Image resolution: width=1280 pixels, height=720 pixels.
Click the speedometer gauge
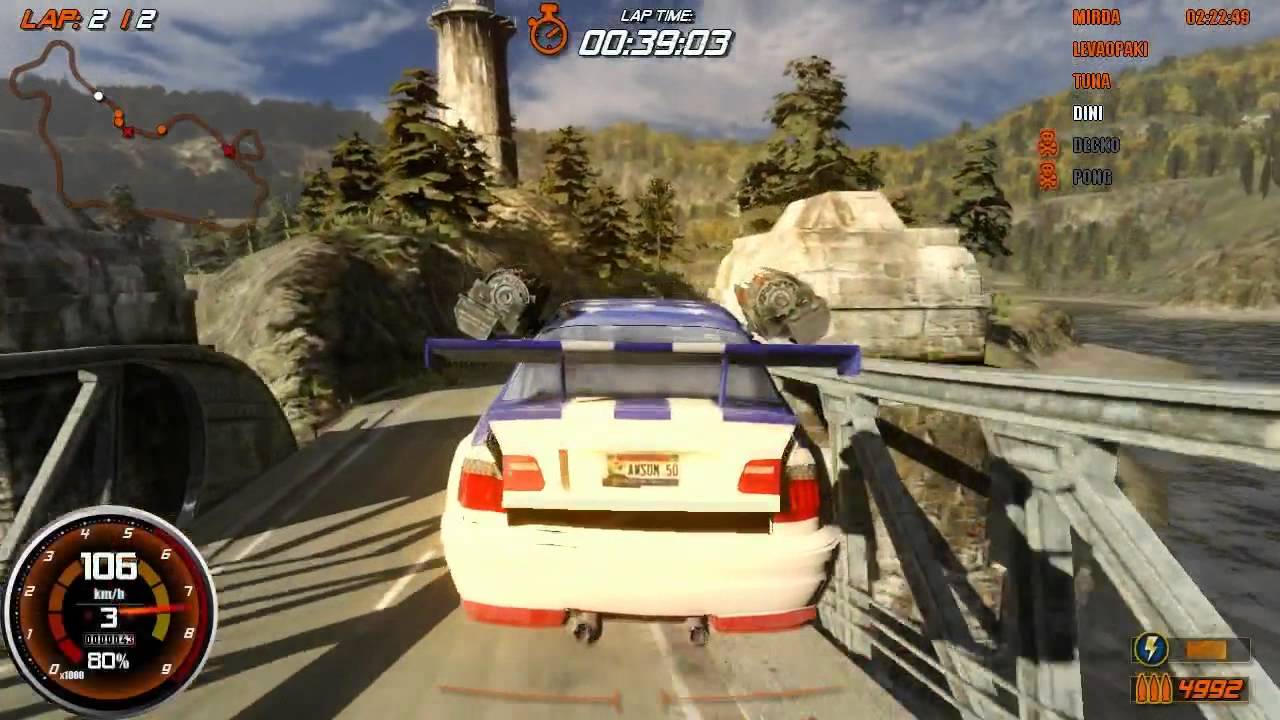(x=108, y=612)
